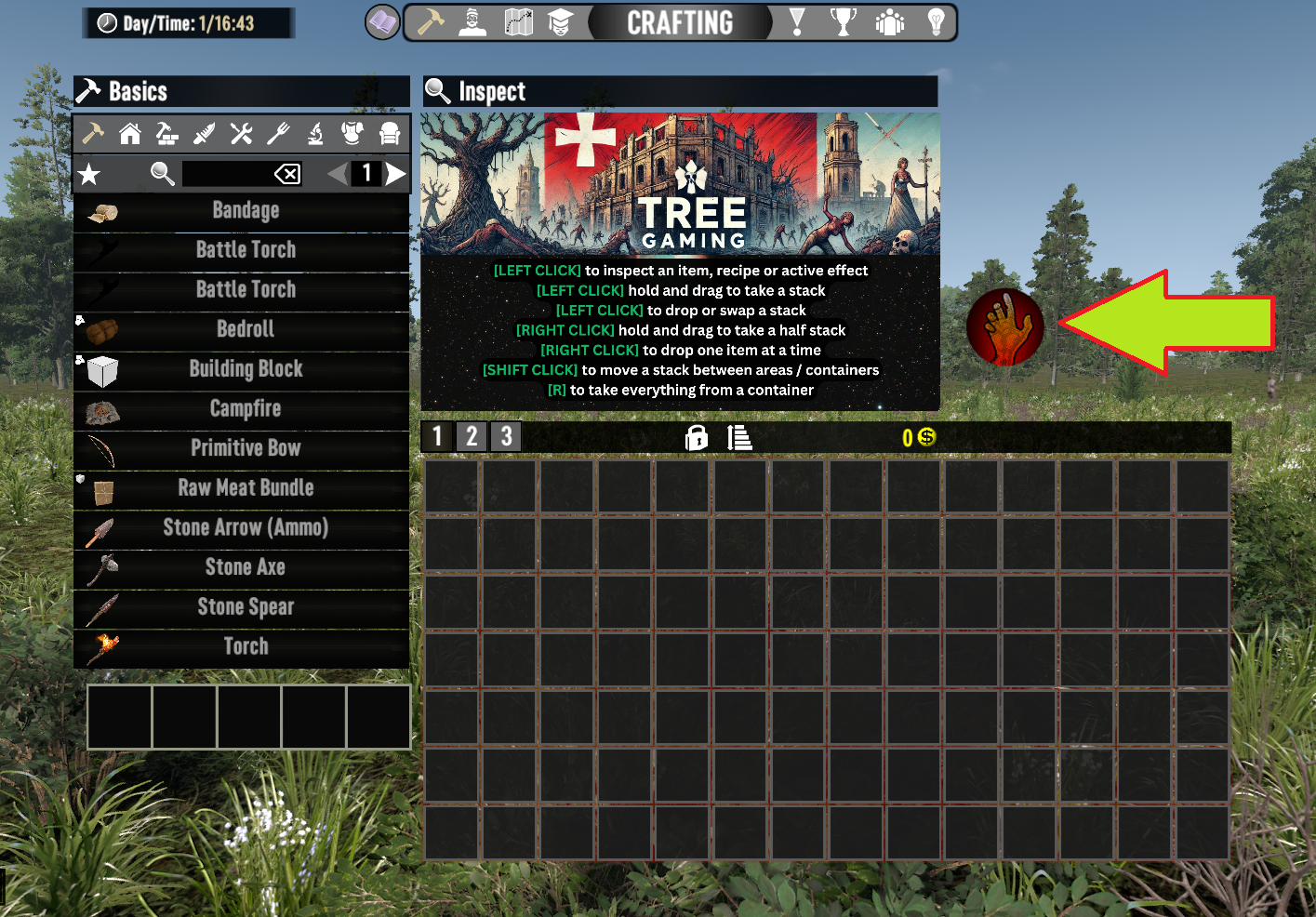Choose the Torch recipe
This screenshot has width=1316, height=917.
tap(245, 646)
